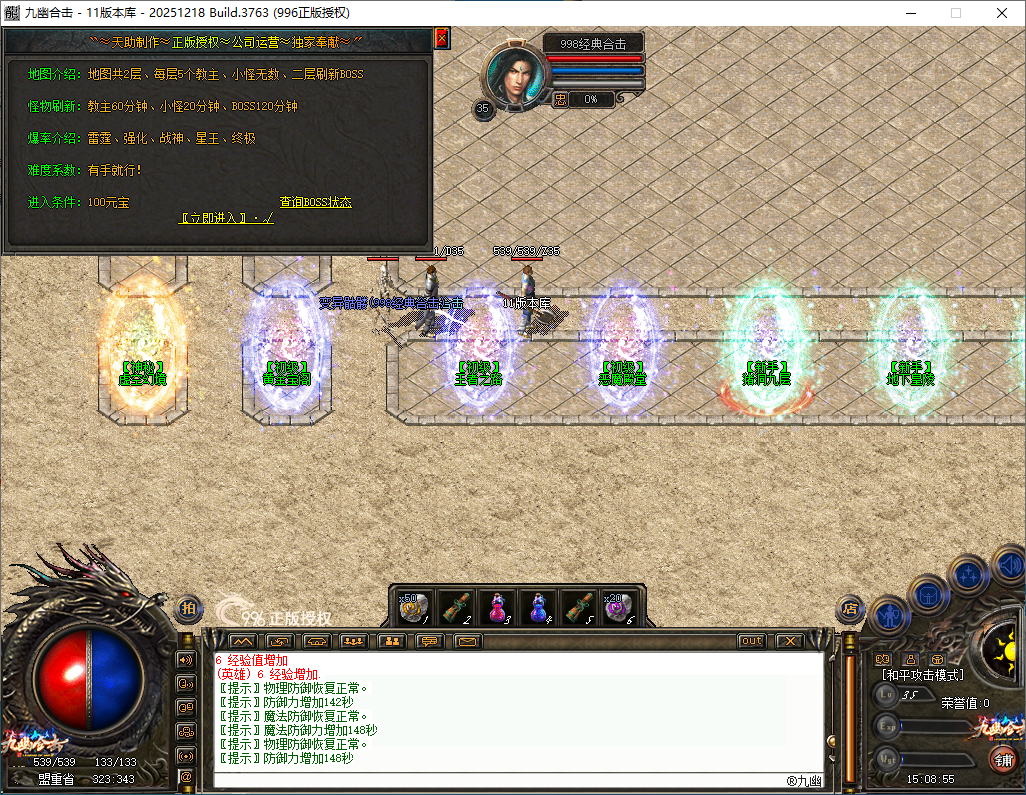
Task: Open the skills button with four stars
Action: (x=968, y=574)
